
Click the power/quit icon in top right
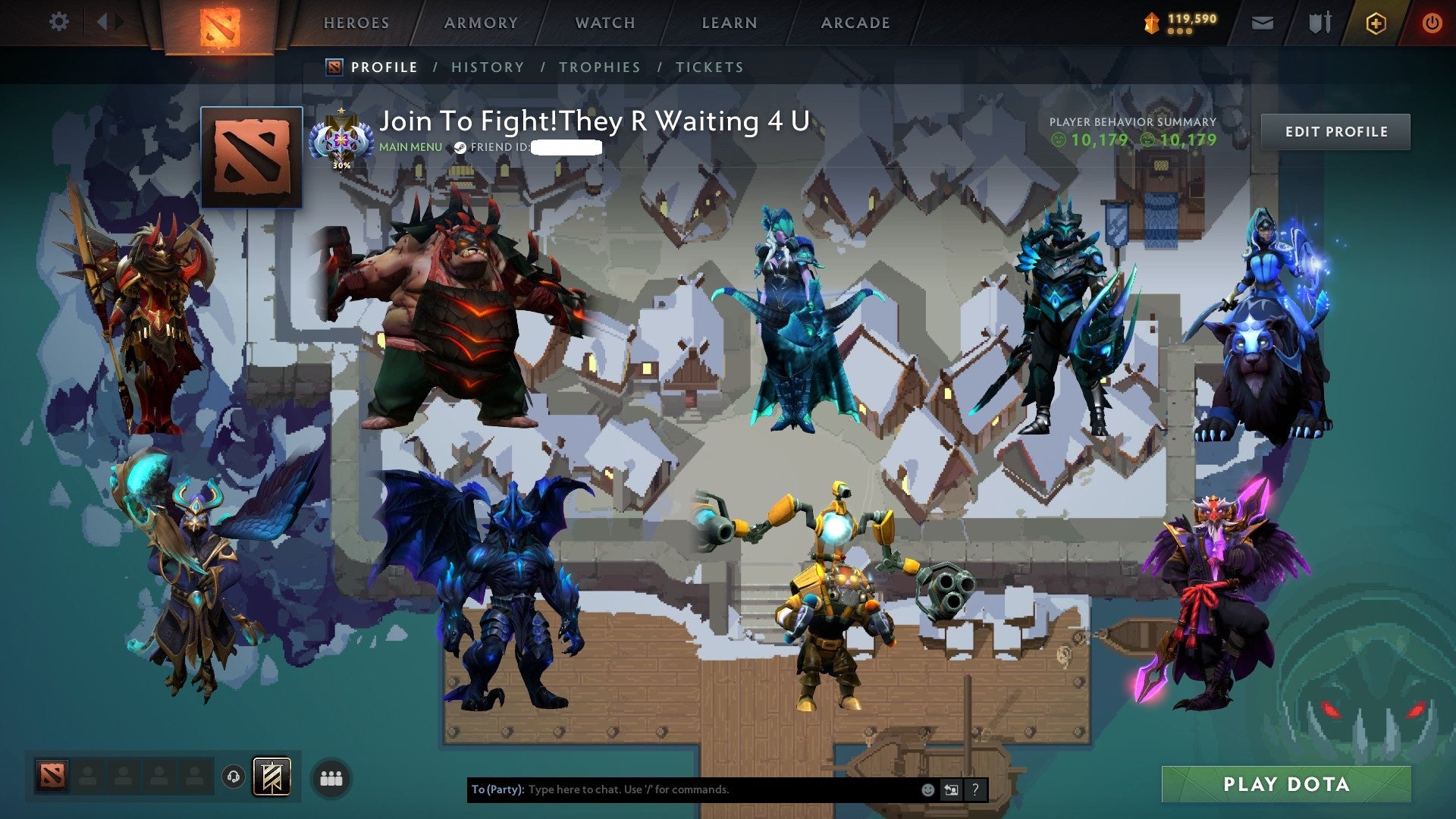pos(1433,23)
